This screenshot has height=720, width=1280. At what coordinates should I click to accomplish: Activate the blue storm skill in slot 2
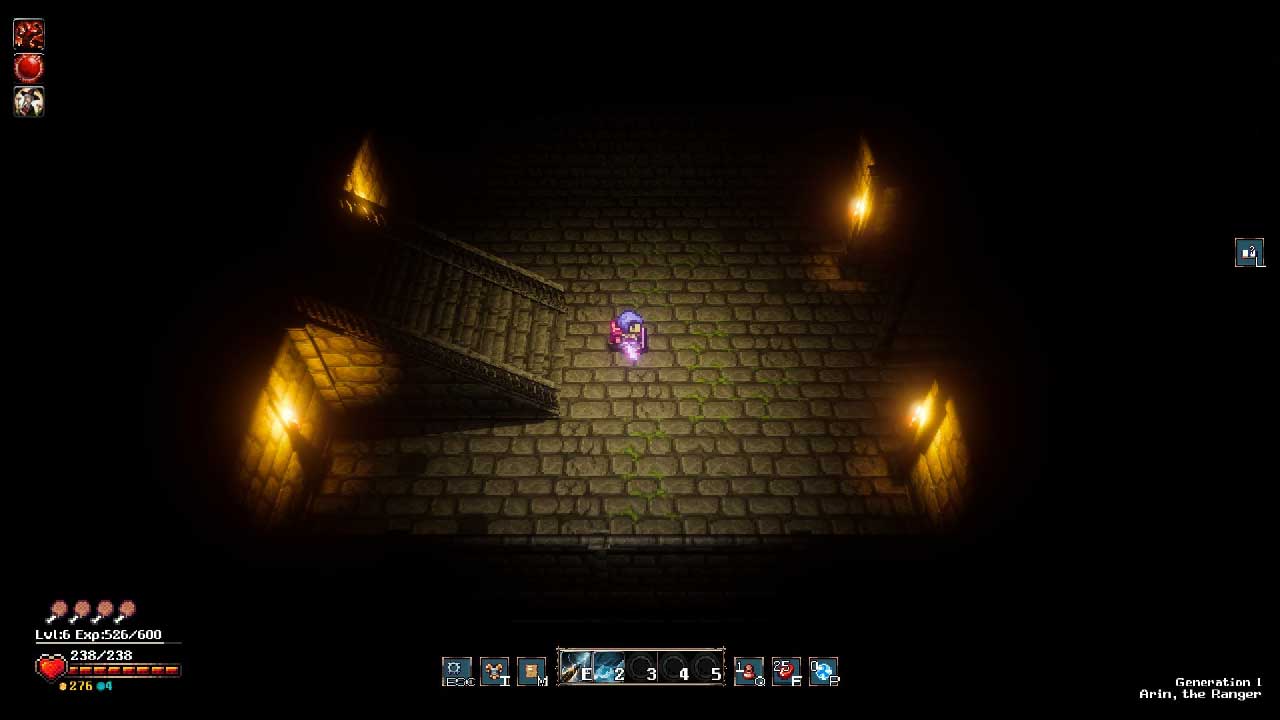point(609,667)
